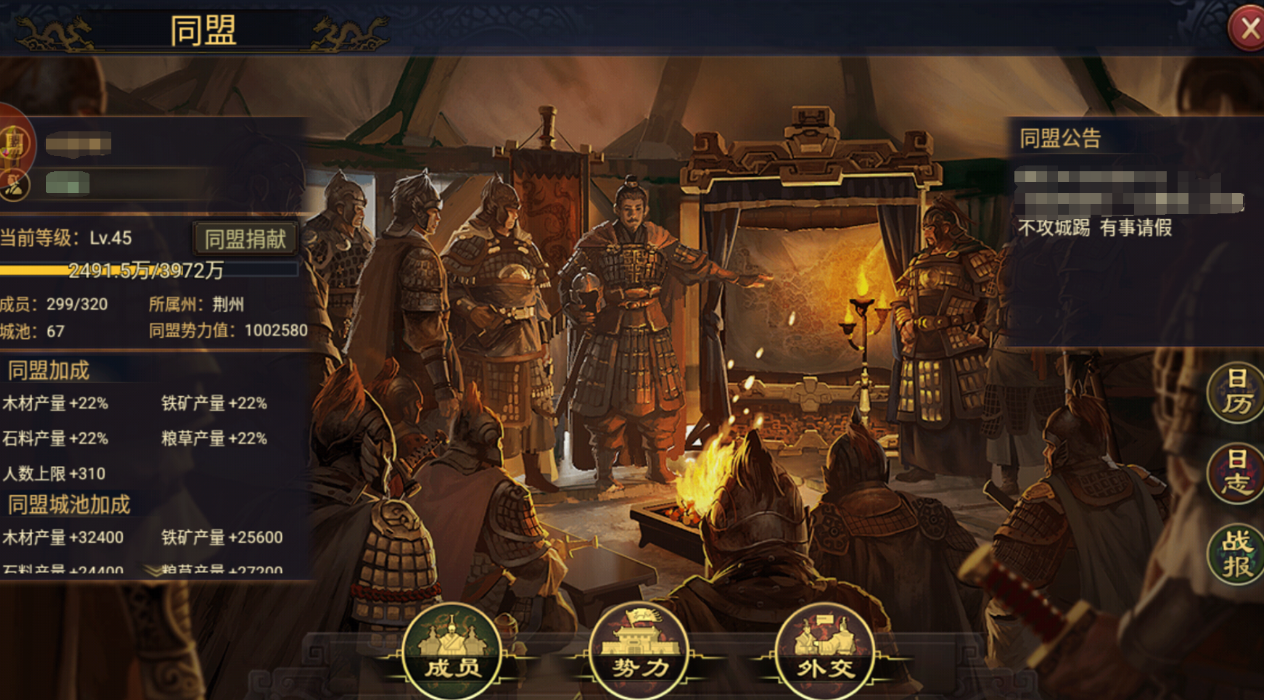
Task: Click the 同盟公告 announcement panel
Action: coord(1130,230)
